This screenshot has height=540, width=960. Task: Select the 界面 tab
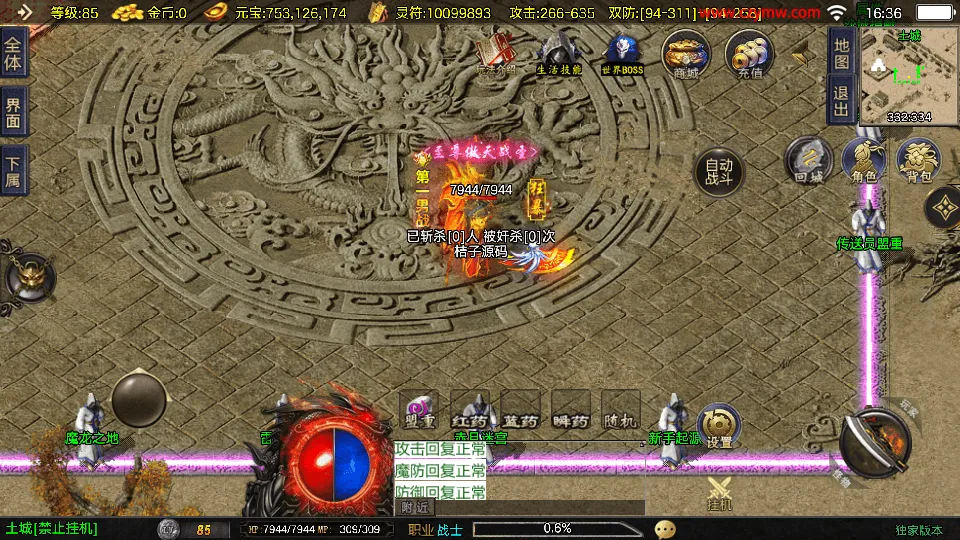click(x=13, y=112)
